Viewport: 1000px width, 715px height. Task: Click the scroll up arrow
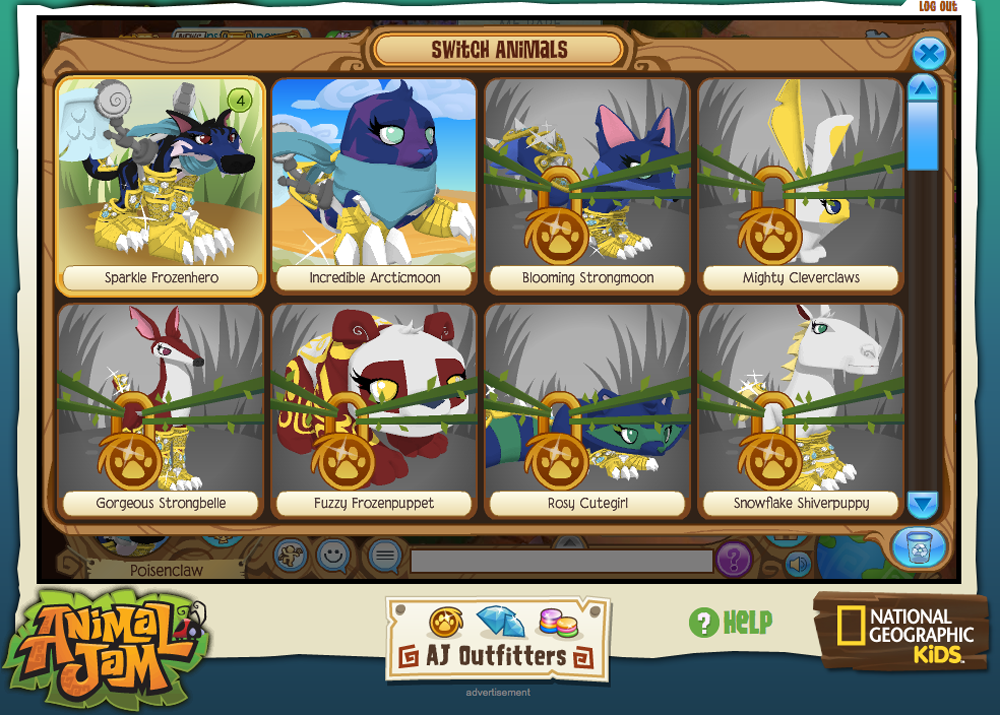(x=923, y=89)
